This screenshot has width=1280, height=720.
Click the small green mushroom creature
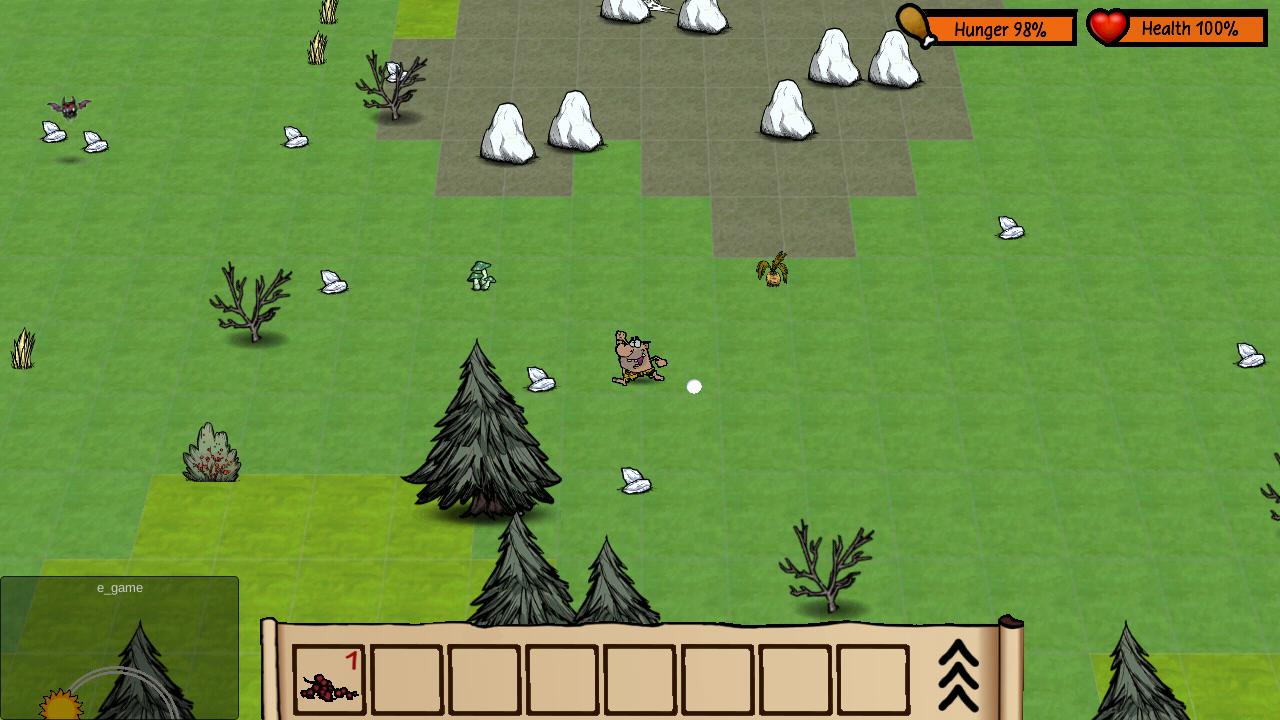[479, 274]
